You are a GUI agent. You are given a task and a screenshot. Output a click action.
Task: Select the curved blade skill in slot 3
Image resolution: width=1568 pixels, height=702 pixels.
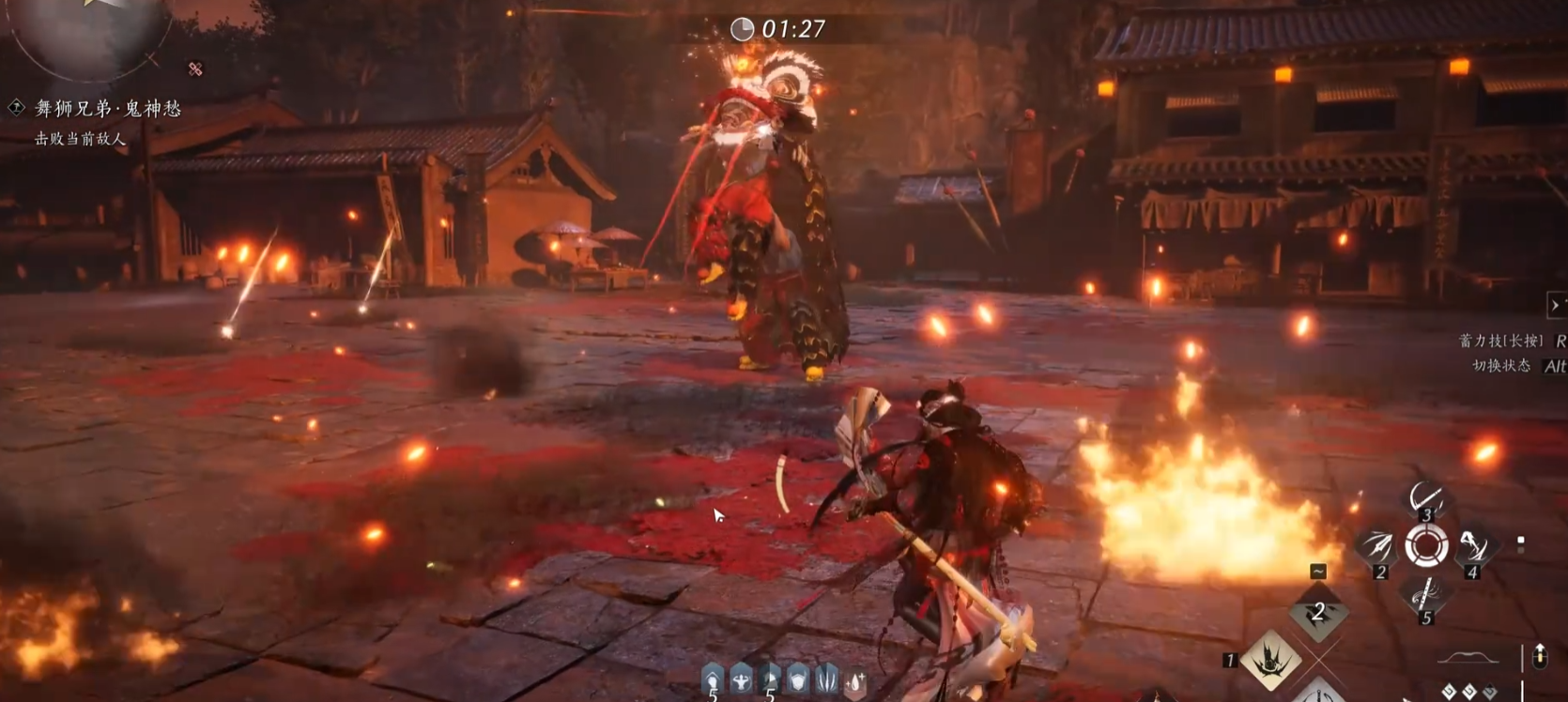pyautogui.click(x=1425, y=497)
